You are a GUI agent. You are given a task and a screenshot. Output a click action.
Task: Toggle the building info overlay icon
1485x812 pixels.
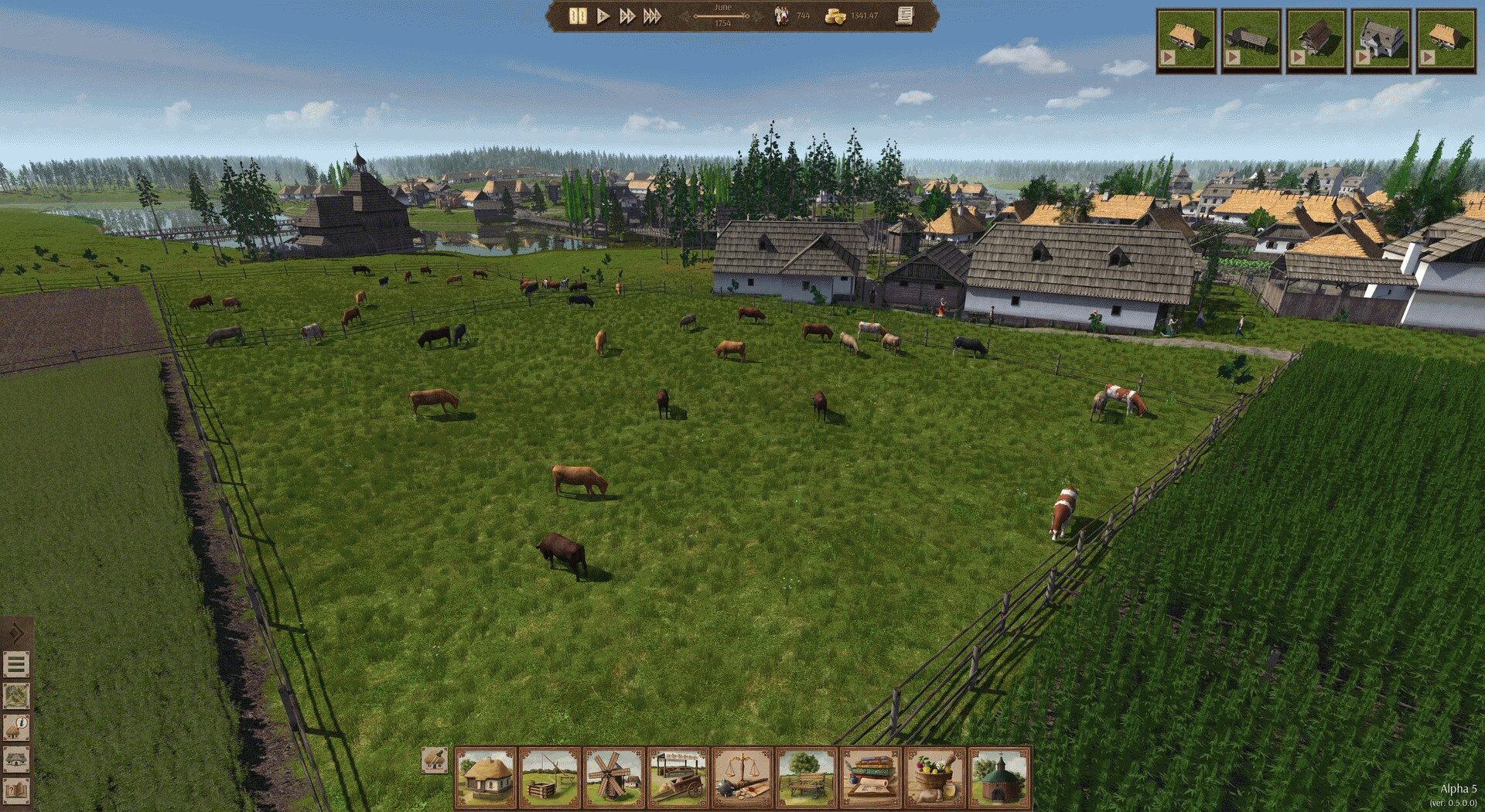[16, 728]
